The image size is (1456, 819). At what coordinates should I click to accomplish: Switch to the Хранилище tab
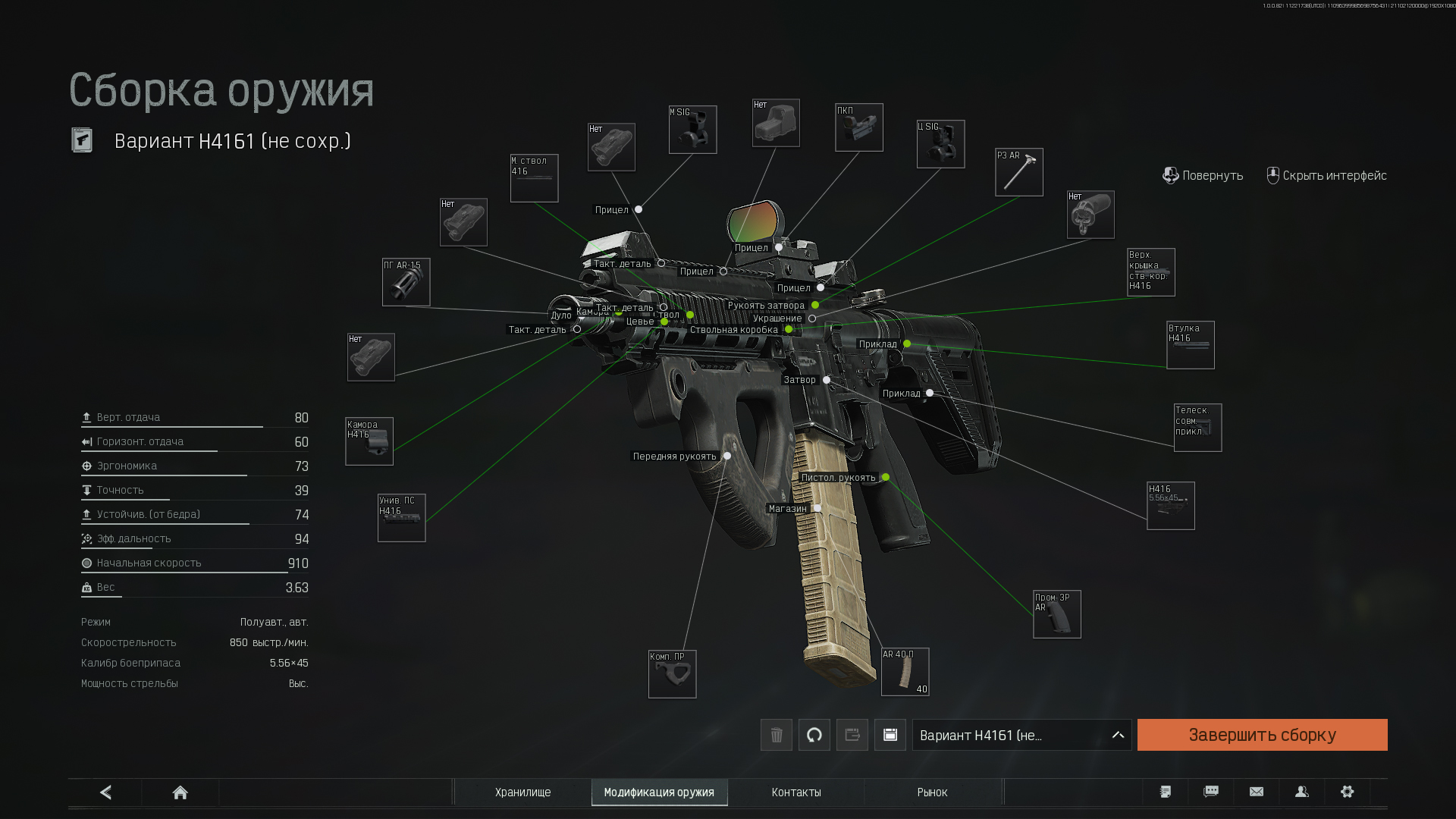[x=522, y=792]
